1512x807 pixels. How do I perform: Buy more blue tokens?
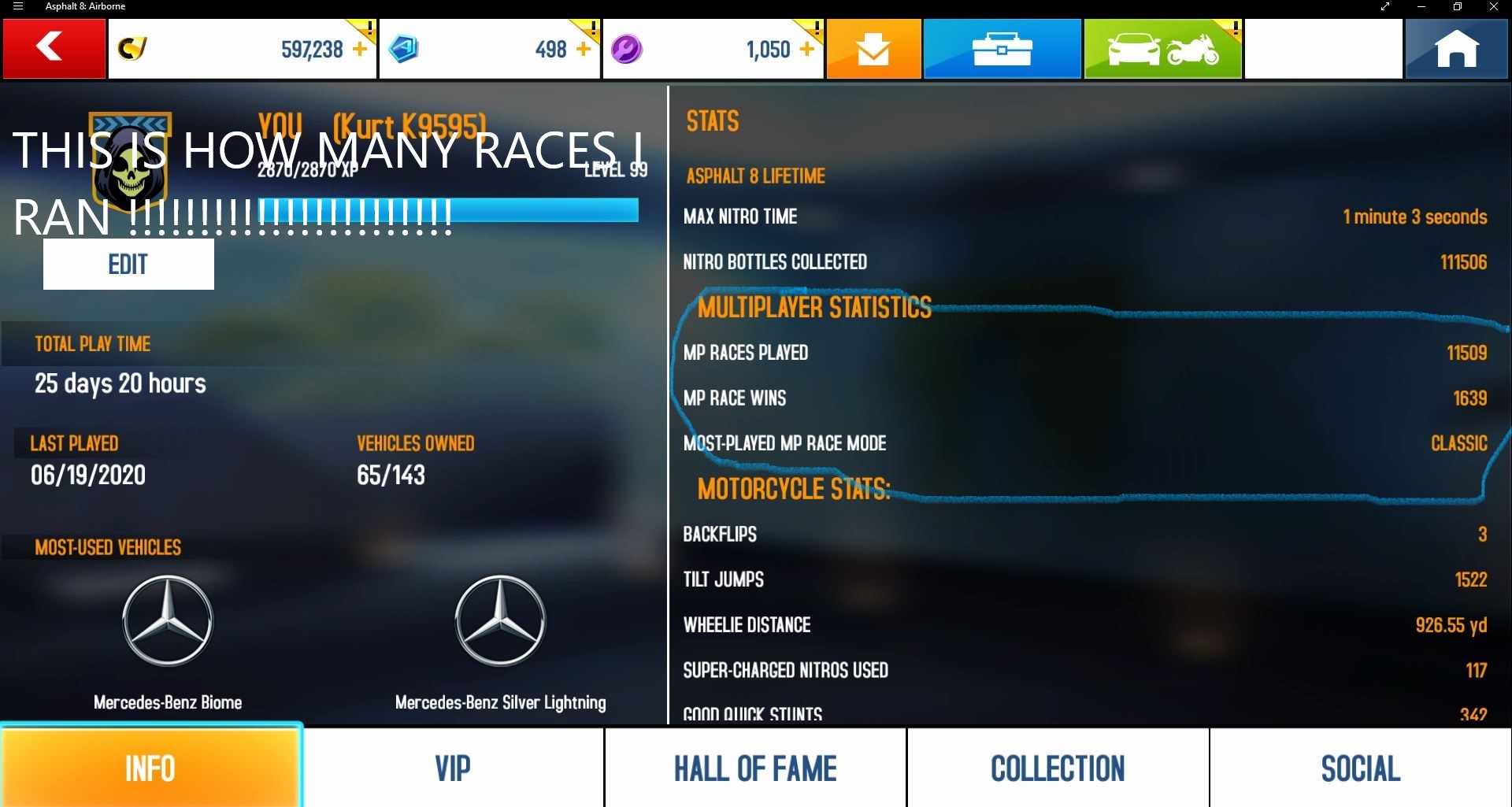click(584, 49)
